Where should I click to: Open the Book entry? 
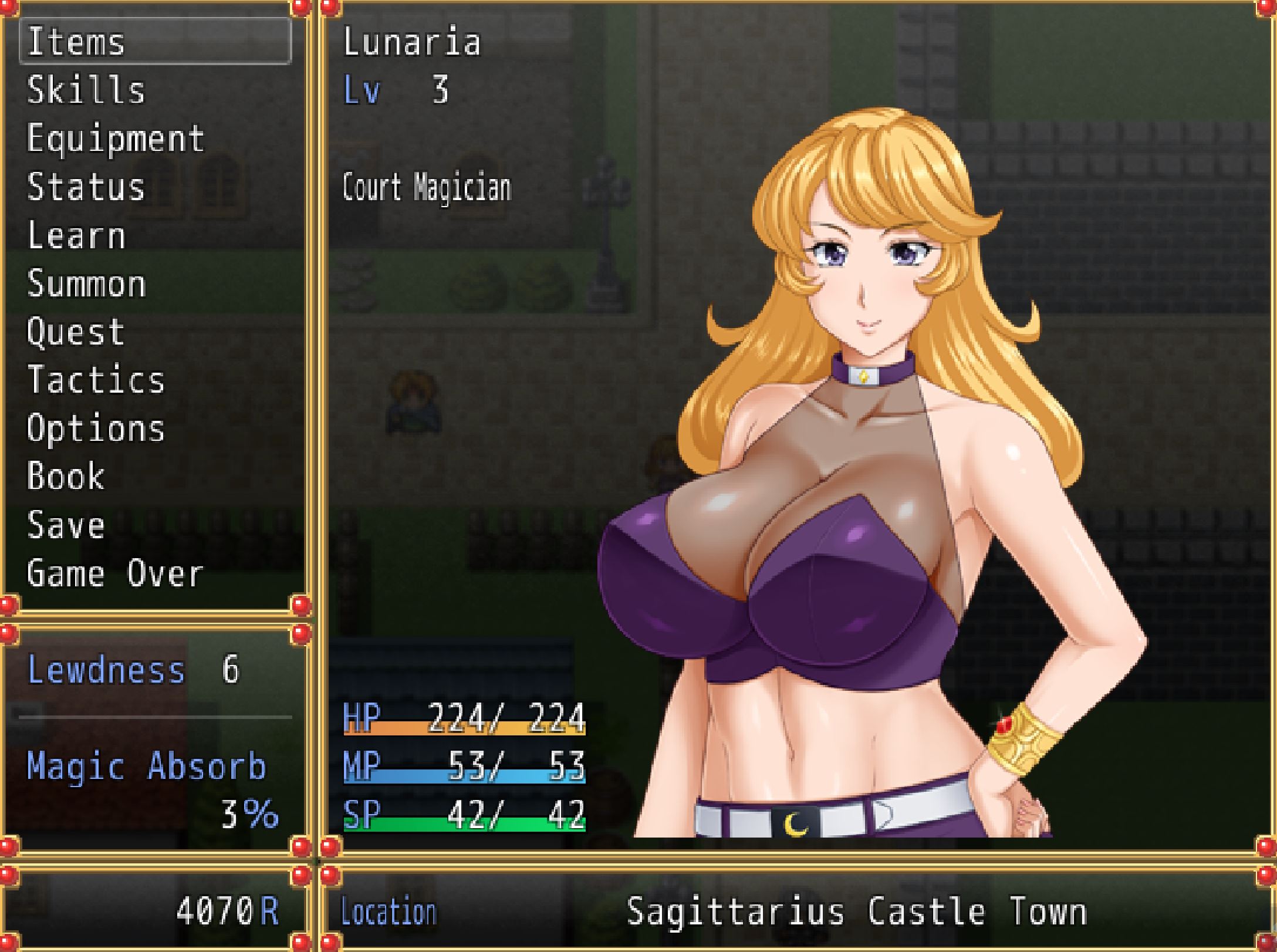click(x=66, y=477)
